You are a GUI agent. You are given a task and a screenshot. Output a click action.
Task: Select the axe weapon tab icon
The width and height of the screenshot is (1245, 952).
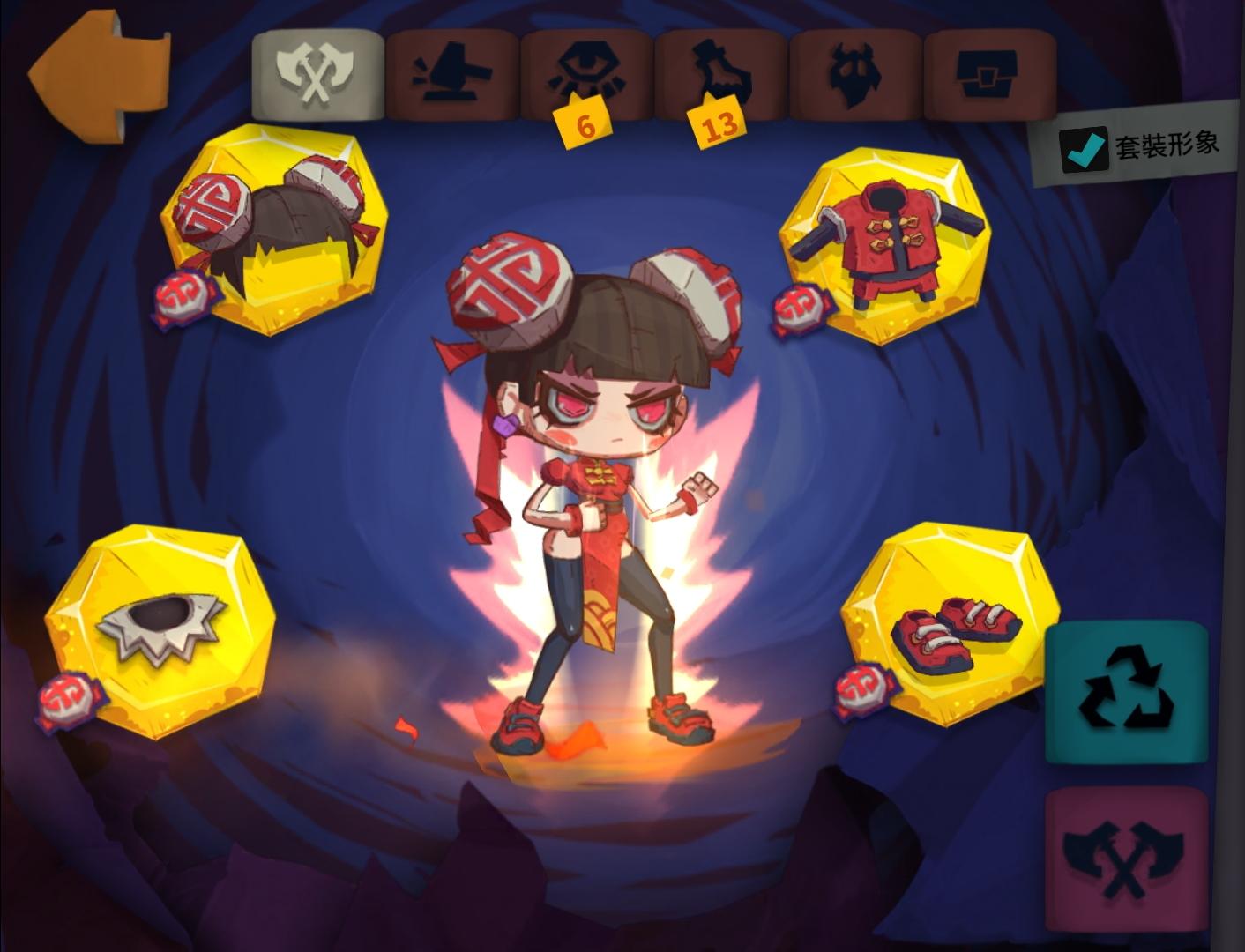pyautogui.click(x=316, y=75)
